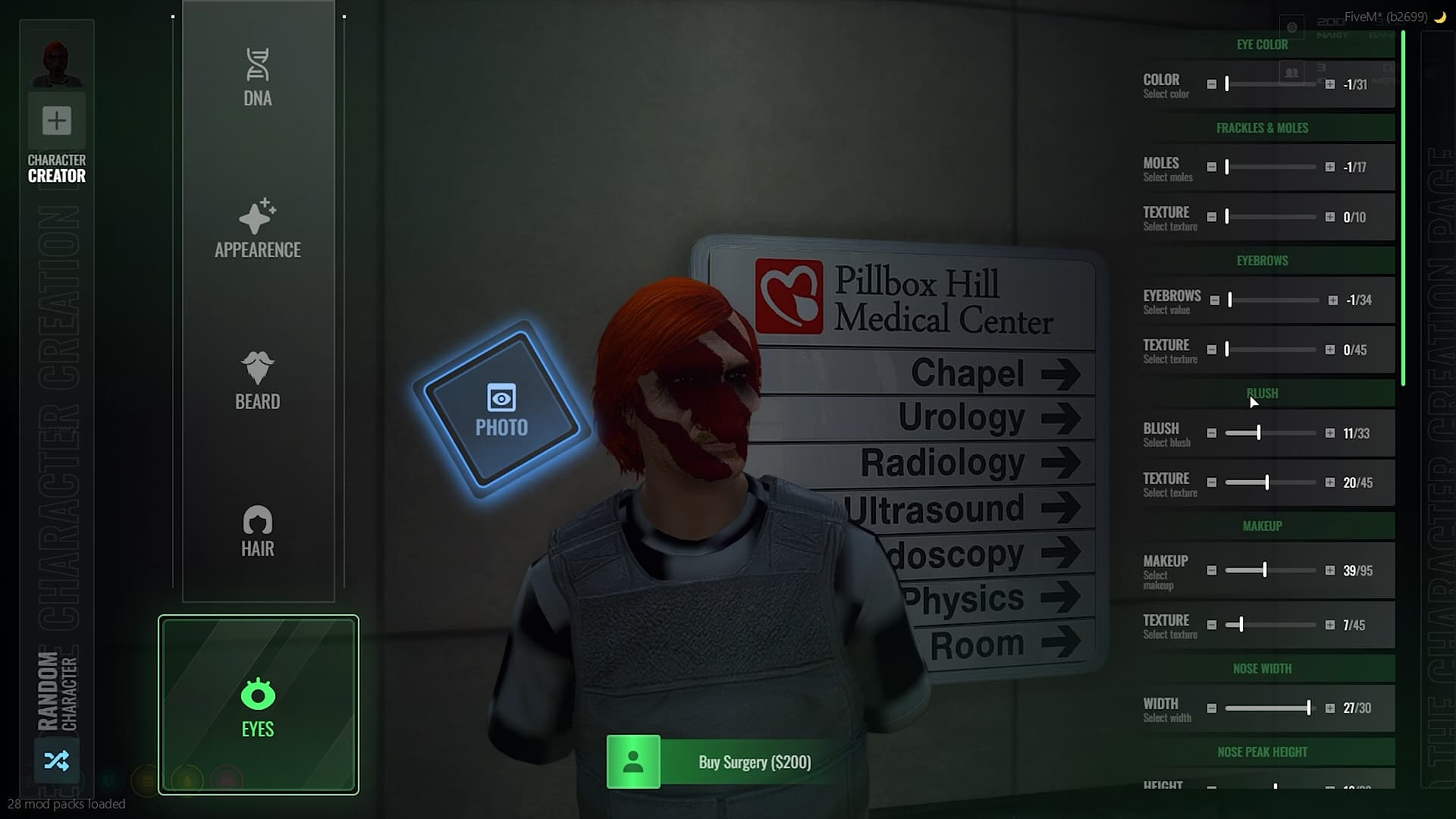
Task: Increase eye Color value with plus
Action: click(1330, 84)
